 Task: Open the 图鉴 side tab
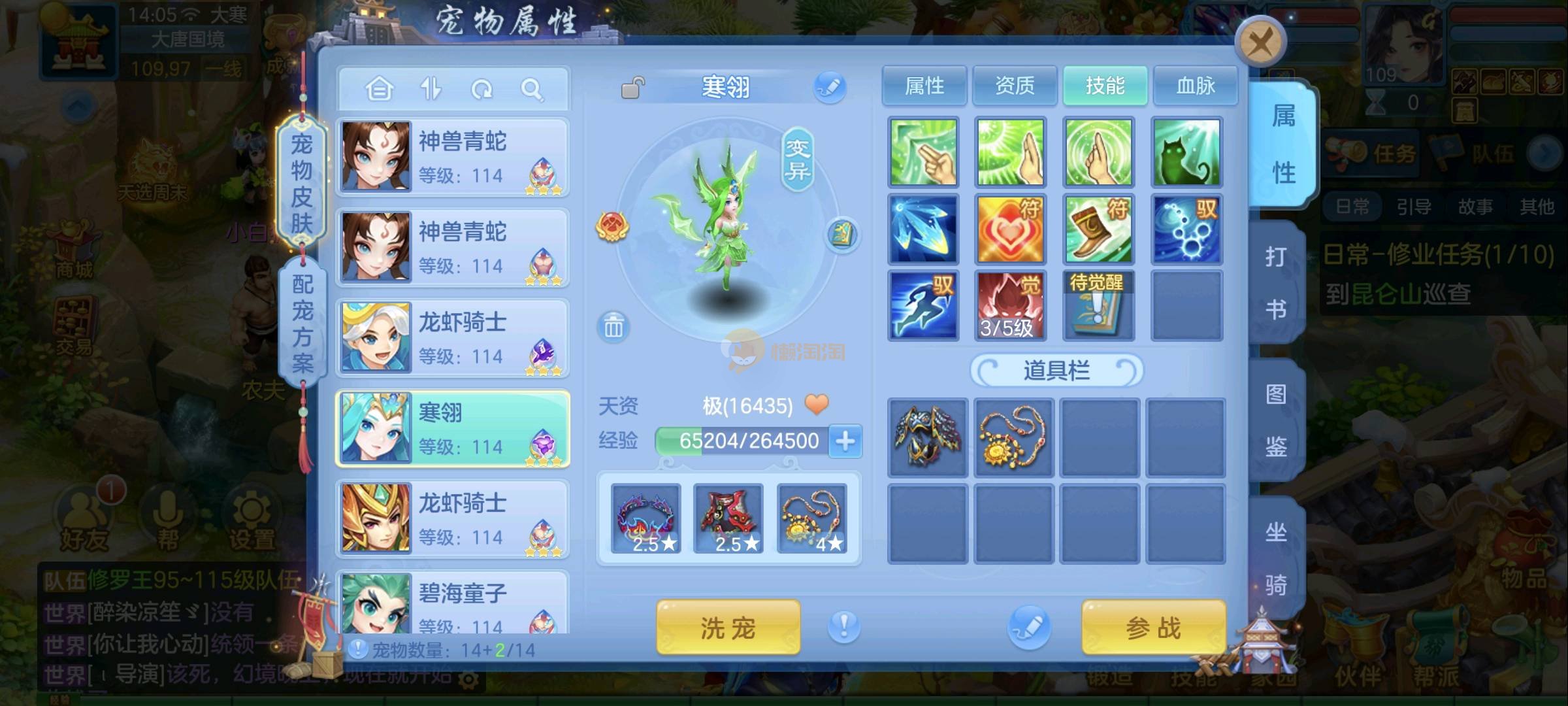(x=1275, y=420)
